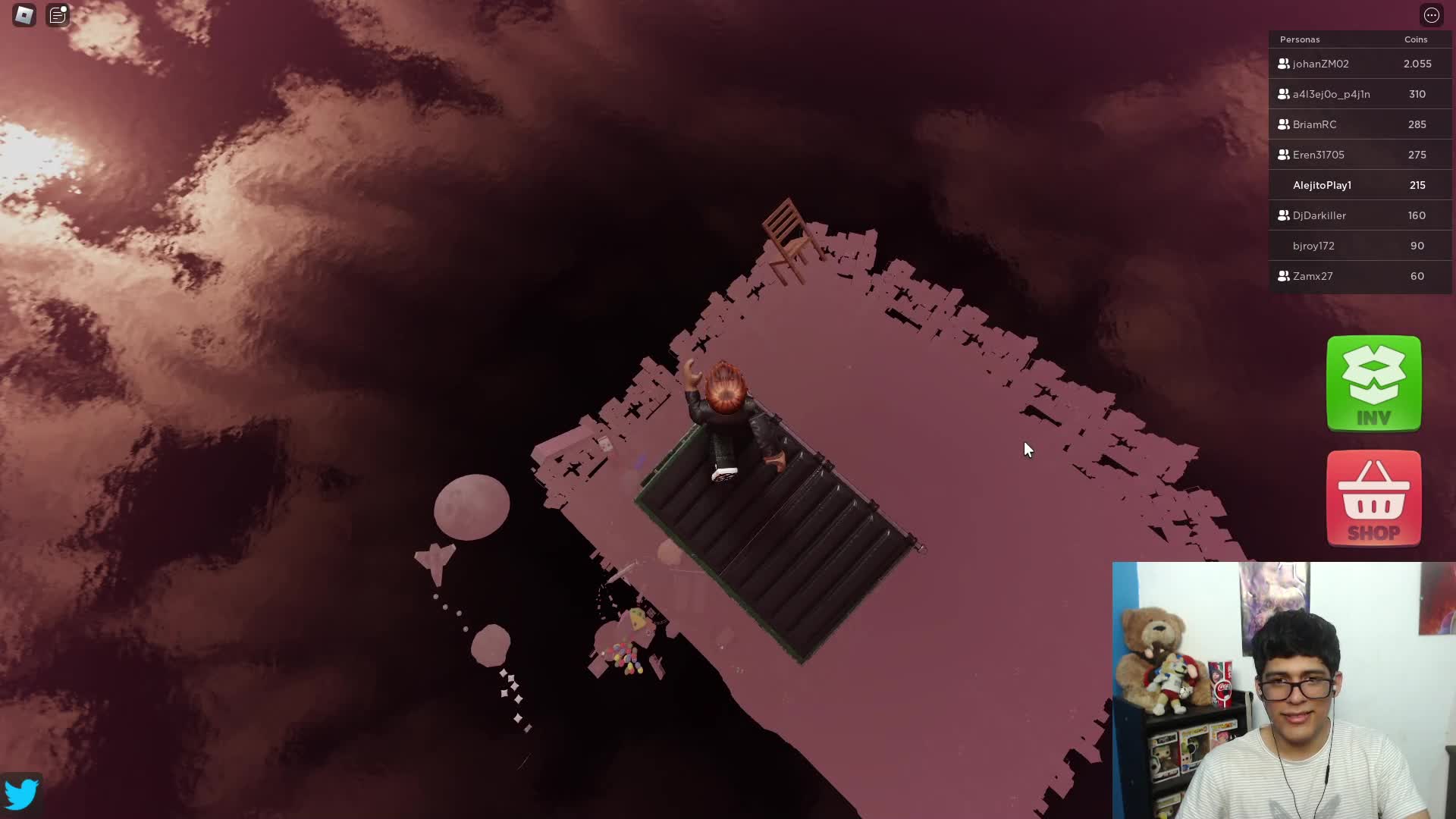Screen dimensions: 1456x819
Task: Open the three-dots options button
Action: [1431, 15]
